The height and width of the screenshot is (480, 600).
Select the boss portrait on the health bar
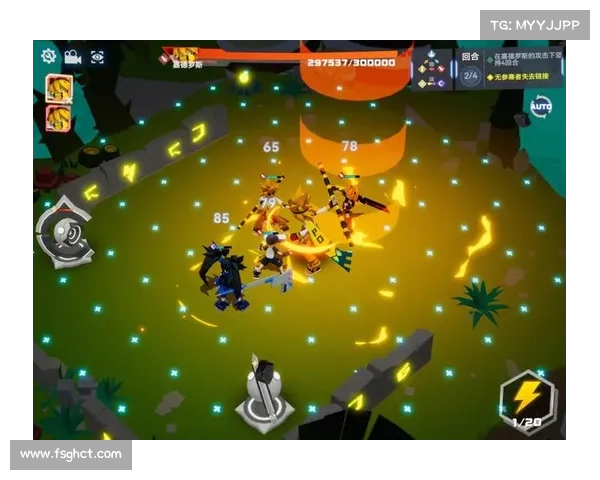click(x=184, y=55)
